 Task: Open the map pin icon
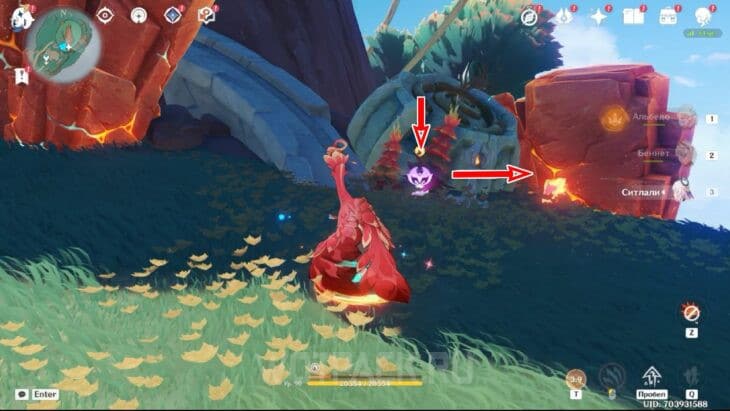tap(206, 15)
